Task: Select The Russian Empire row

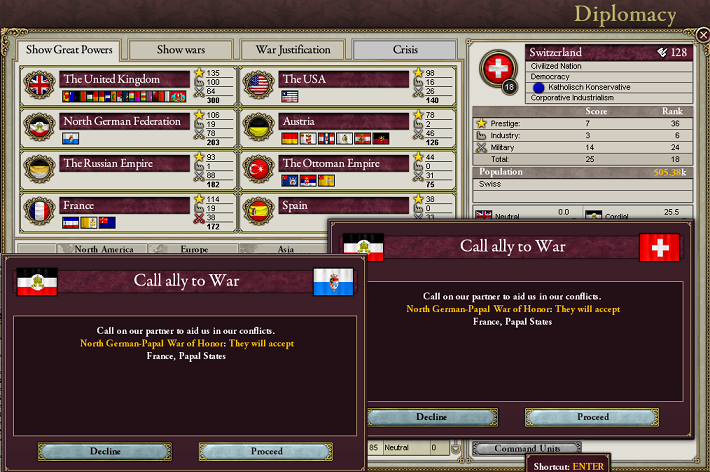Action: click(125, 164)
